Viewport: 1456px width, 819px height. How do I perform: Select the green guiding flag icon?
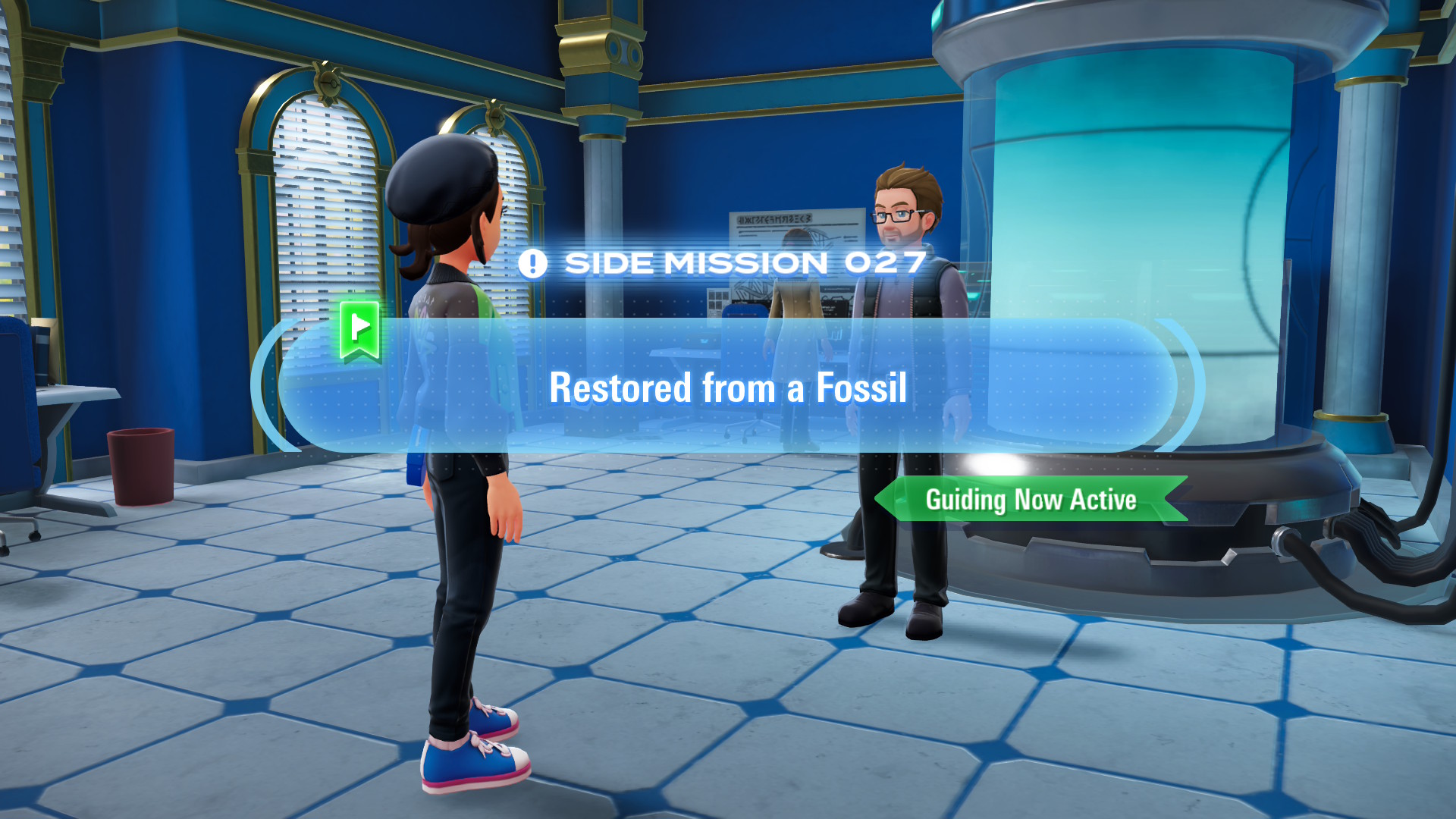tap(359, 329)
